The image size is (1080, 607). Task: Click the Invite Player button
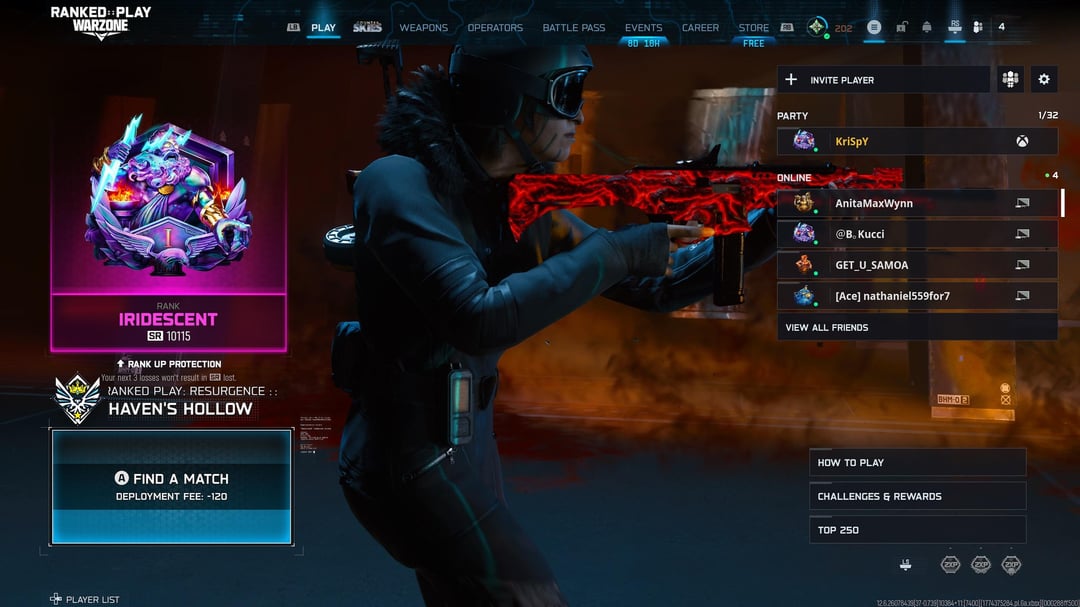coord(883,80)
